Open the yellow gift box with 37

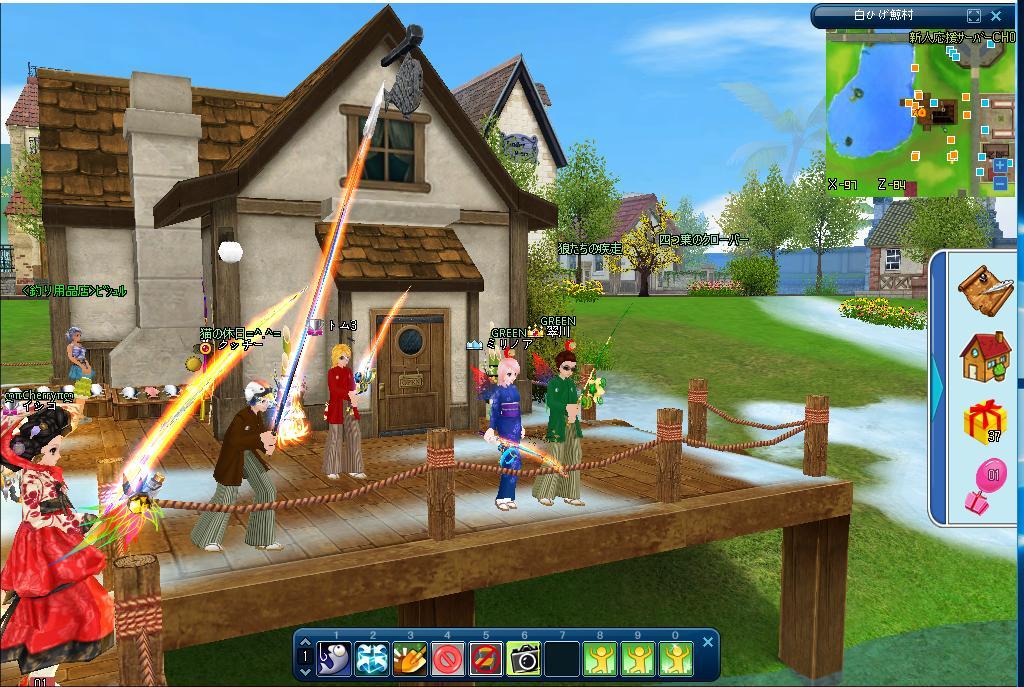point(985,422)
